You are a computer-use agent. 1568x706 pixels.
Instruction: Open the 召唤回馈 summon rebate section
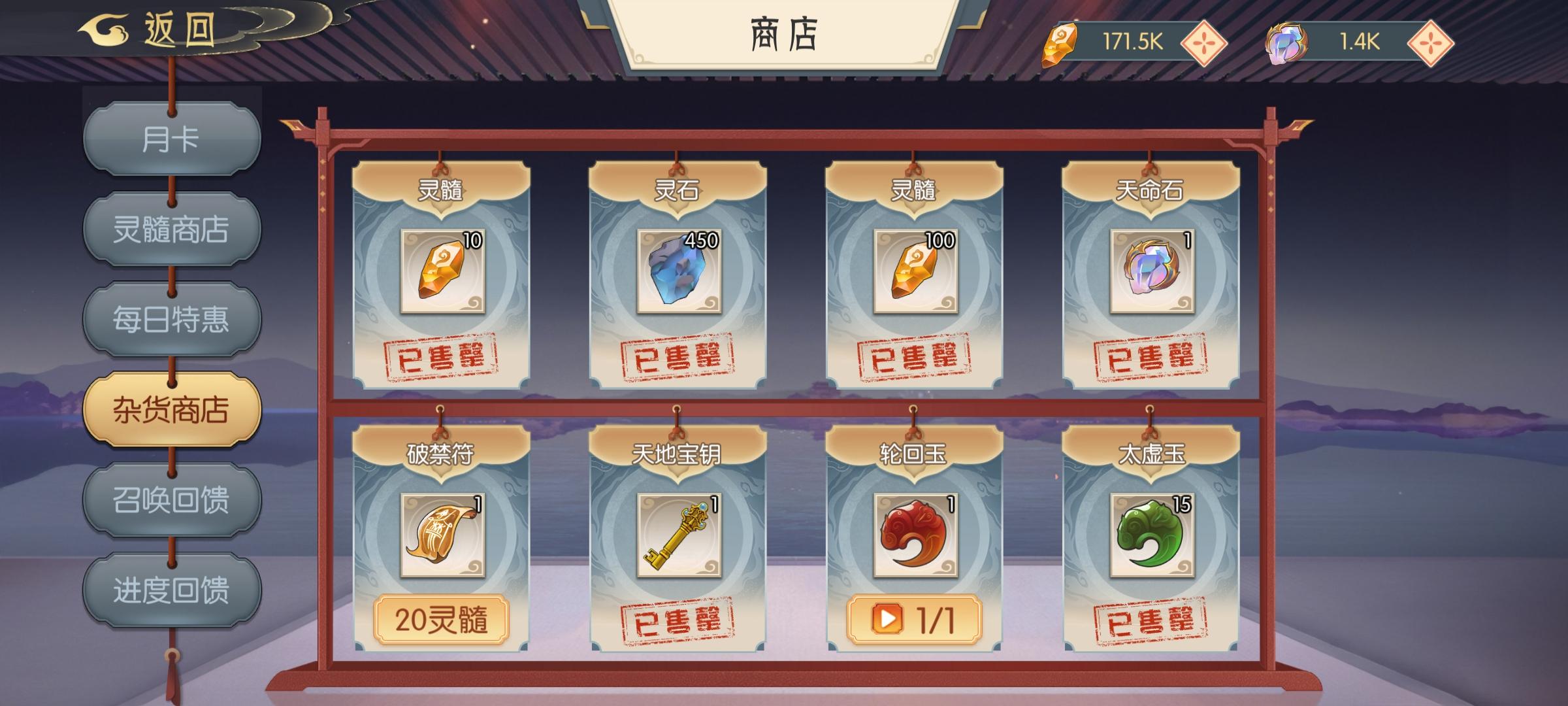(171, 499)
